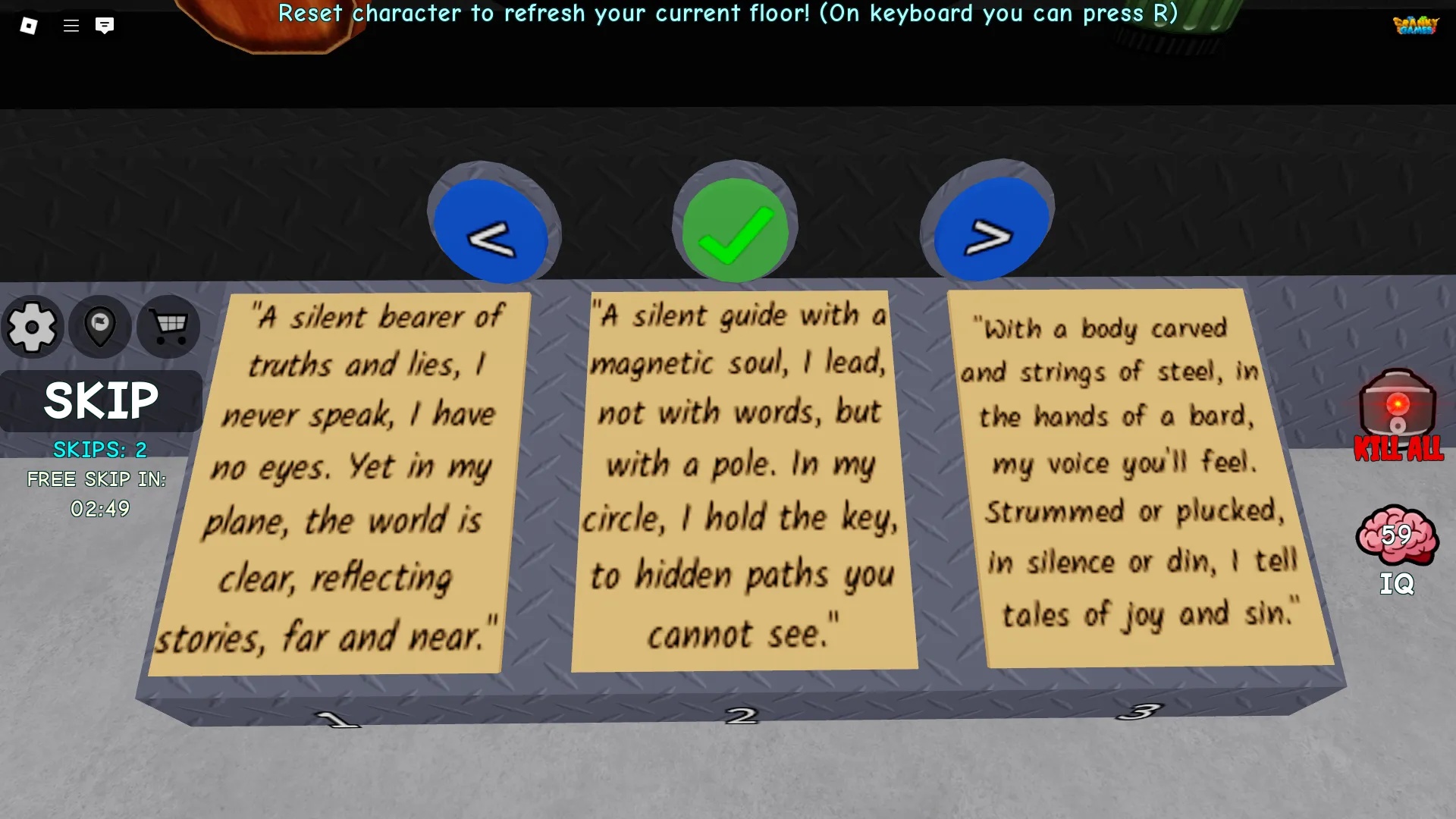Toggle the chat window icon

(105, 26)
